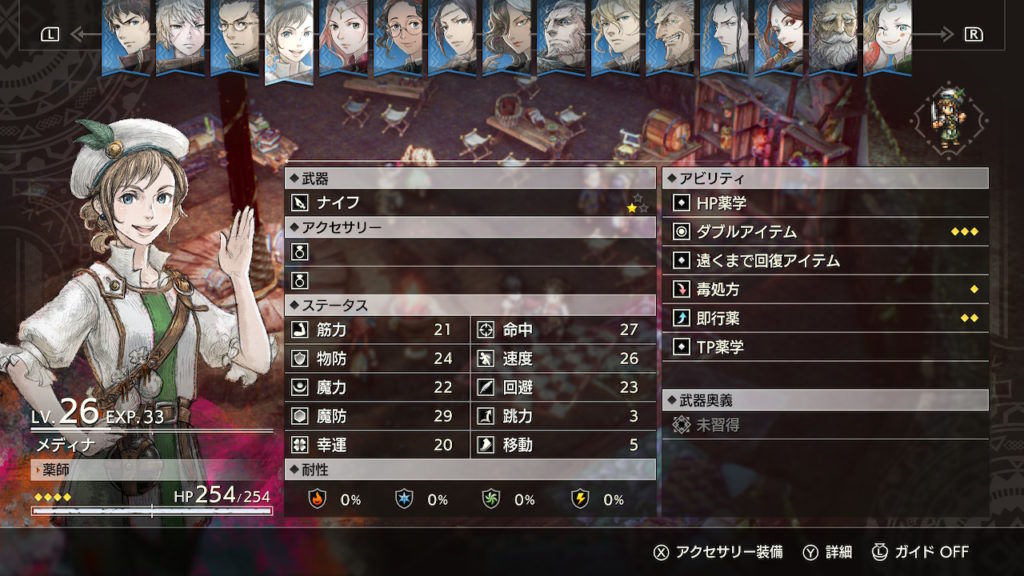
Task: Select the 毒処方 ability
Action: 825,290
